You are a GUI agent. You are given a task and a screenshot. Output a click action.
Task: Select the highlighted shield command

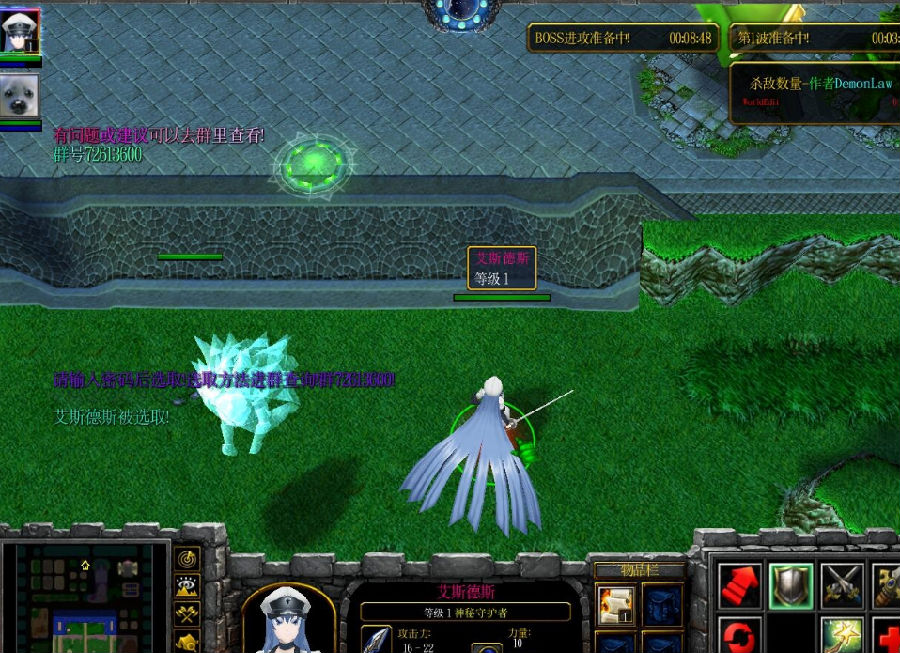[x=791, y=585]
